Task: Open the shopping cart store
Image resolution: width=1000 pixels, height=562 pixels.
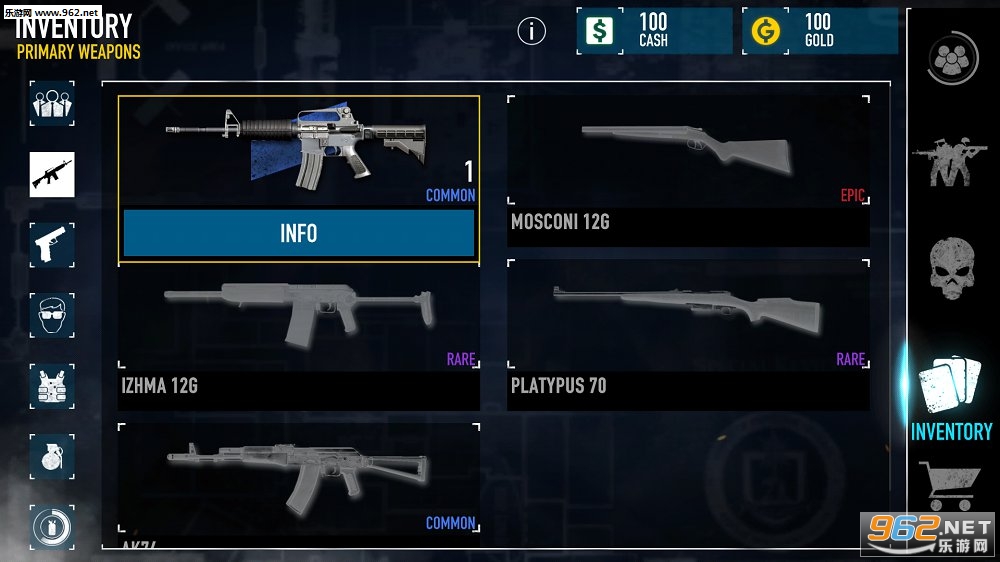Action: 946,487
